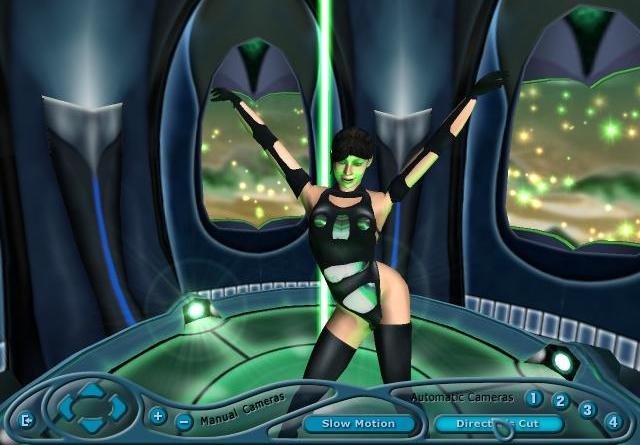Click the exit icon button
This screenshot has width=640, height=445.
pyautogui.click(x=26, y=419)
